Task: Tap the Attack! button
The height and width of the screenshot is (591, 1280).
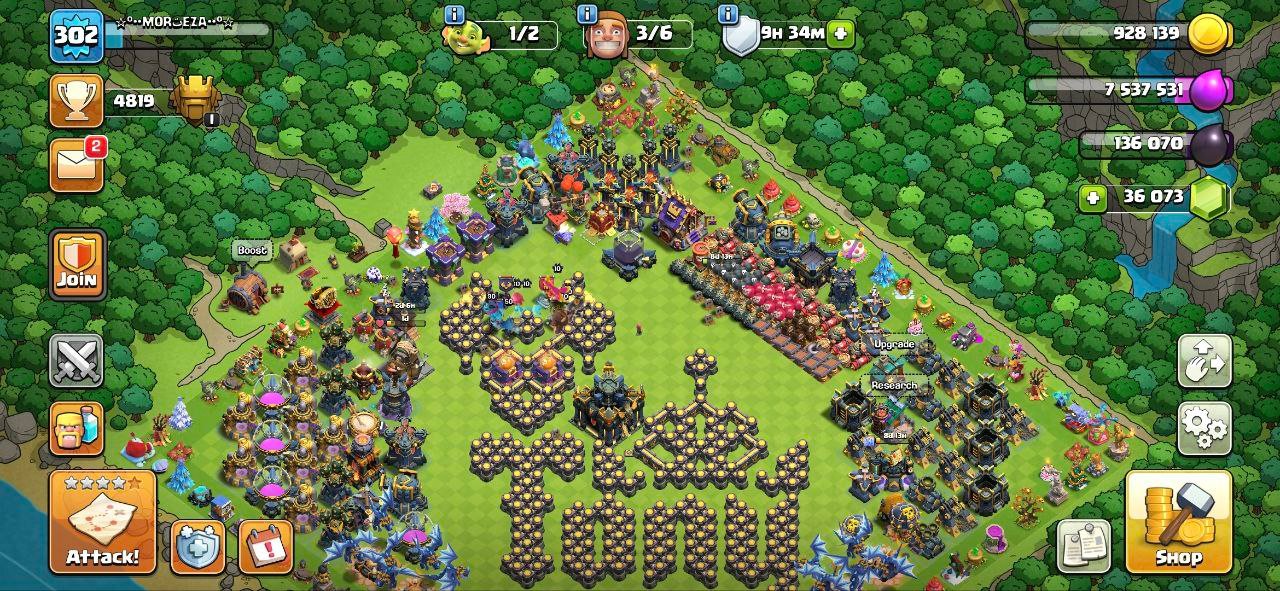Action: tap(102, 521)
